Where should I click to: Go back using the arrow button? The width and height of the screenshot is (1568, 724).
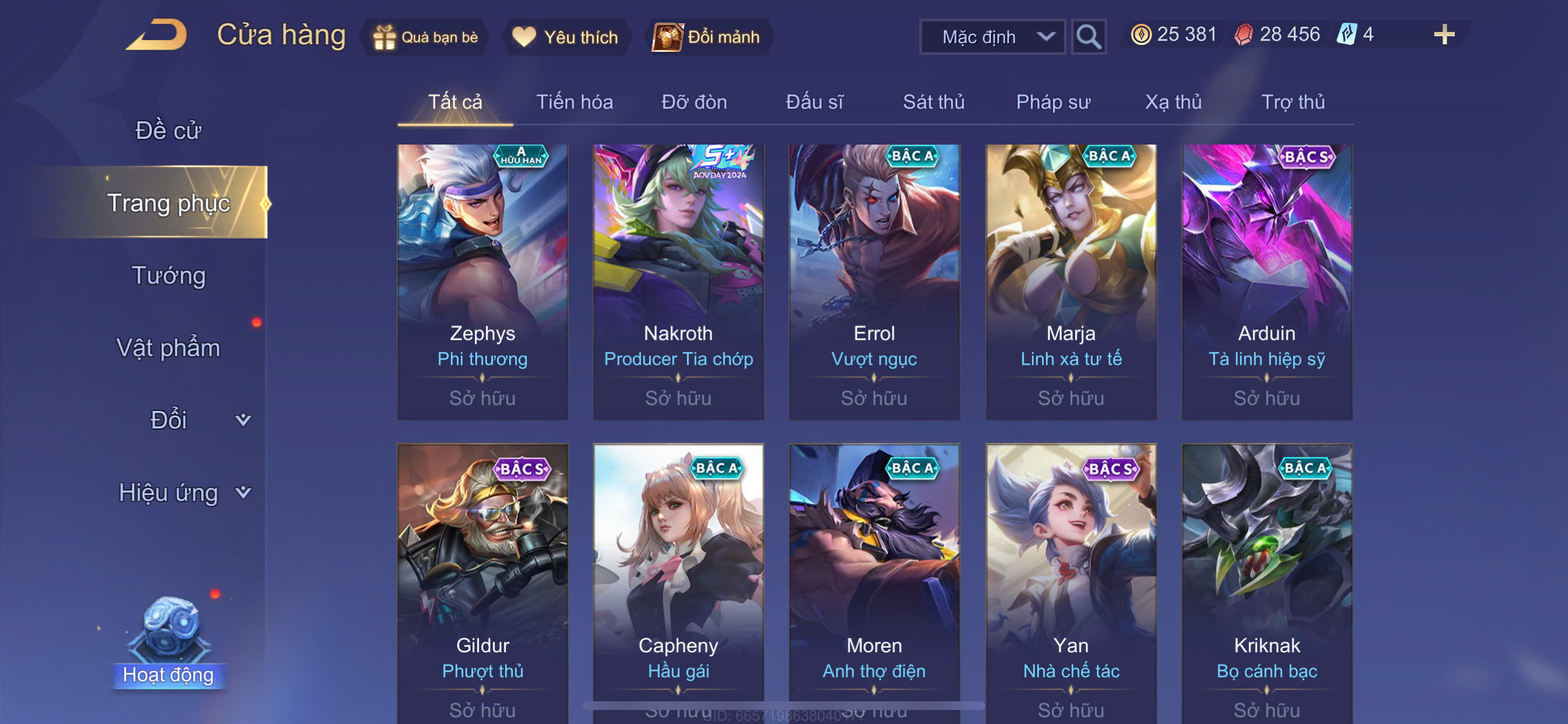click(157, 36)
